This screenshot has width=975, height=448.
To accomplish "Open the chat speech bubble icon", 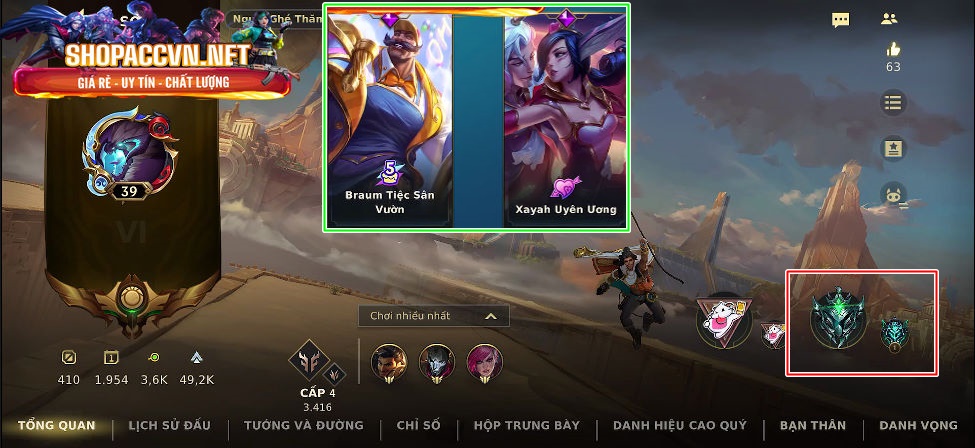I will 841,19.
